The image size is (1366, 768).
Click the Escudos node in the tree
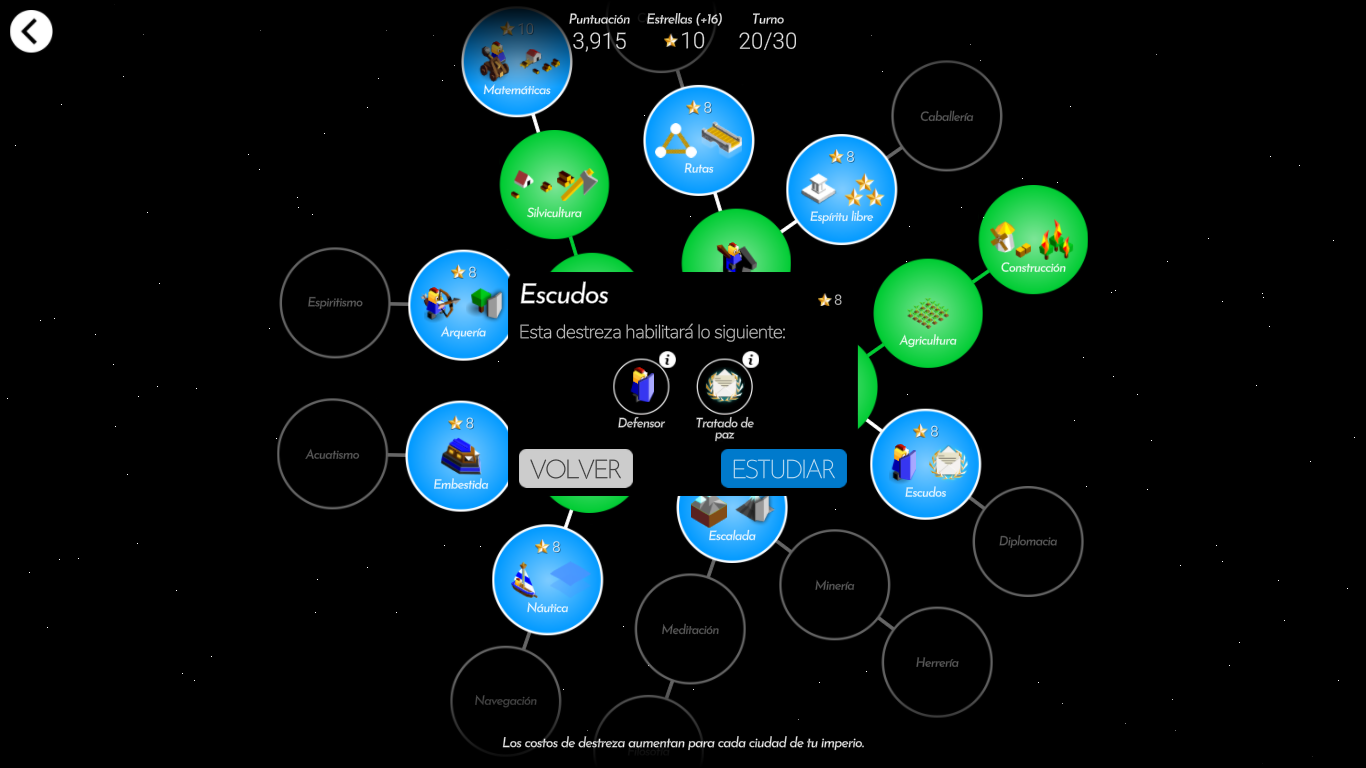point(925,465)
